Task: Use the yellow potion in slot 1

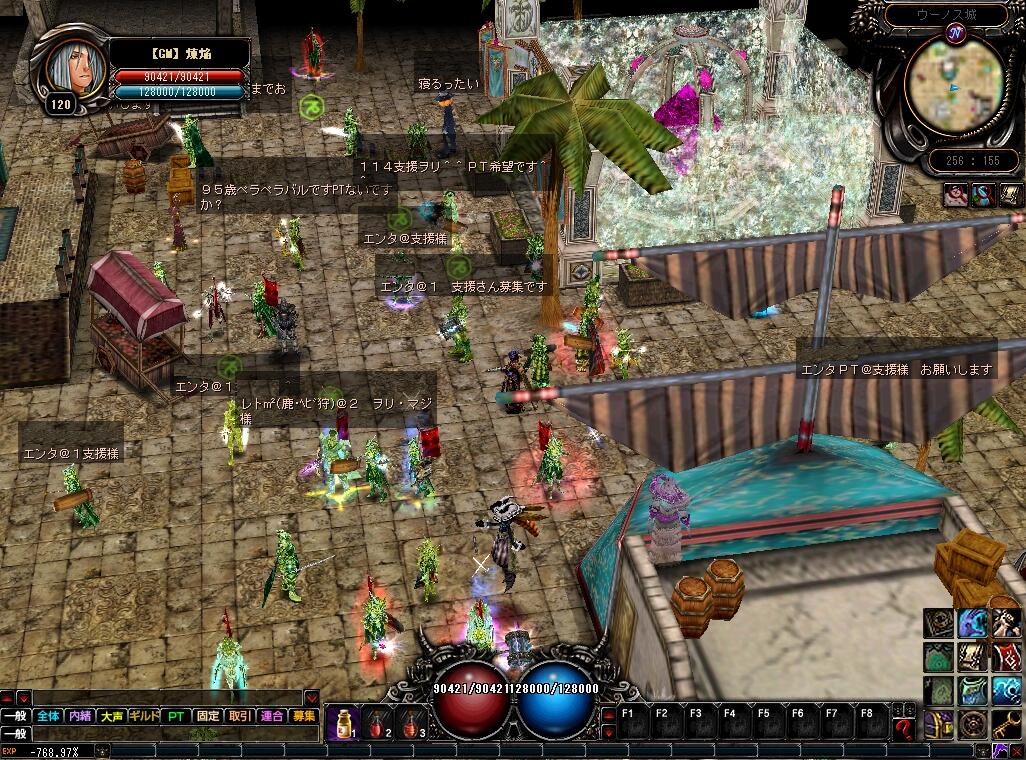Action: click(x=343, y=722)
